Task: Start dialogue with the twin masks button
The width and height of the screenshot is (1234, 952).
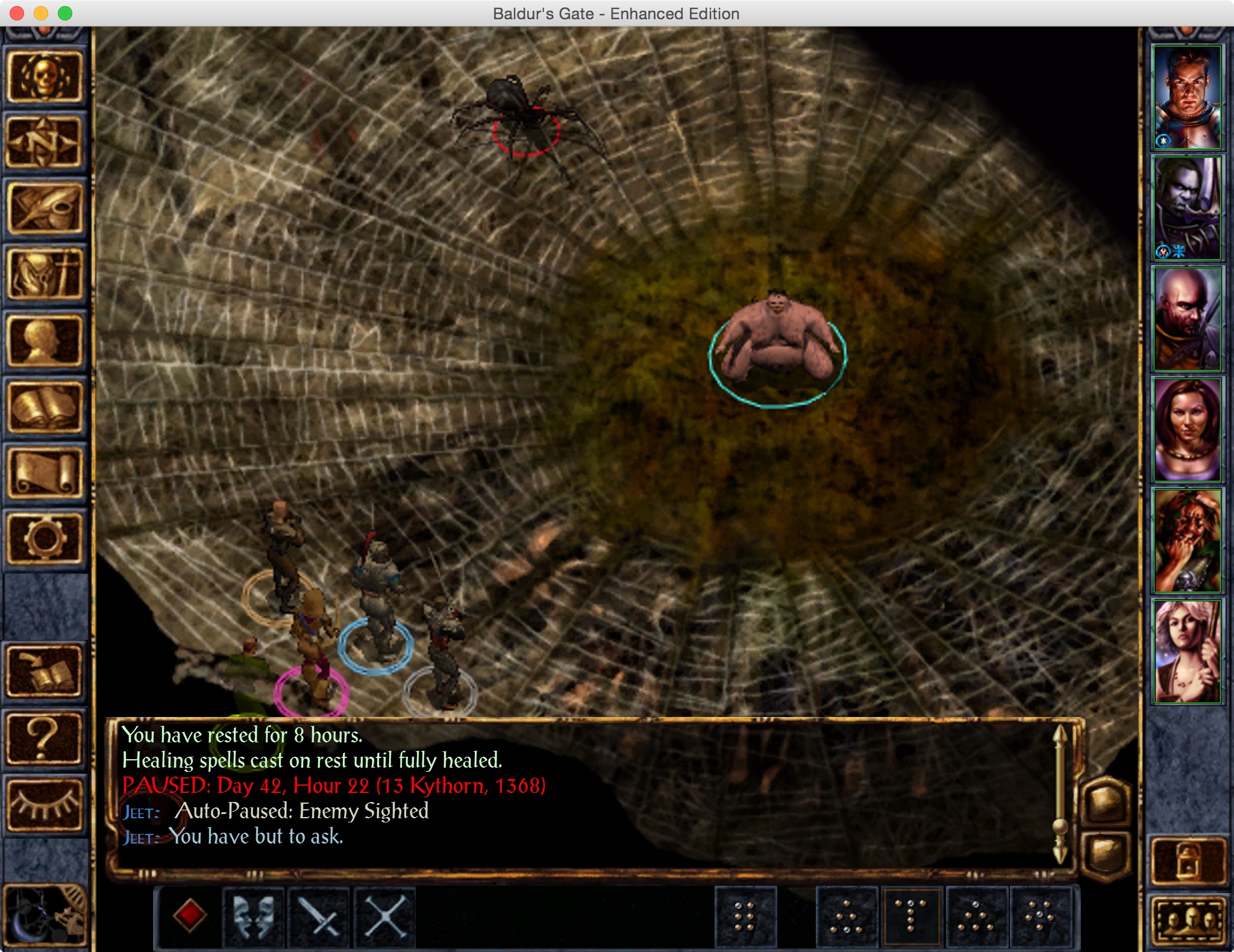Action: click(254, 916)
